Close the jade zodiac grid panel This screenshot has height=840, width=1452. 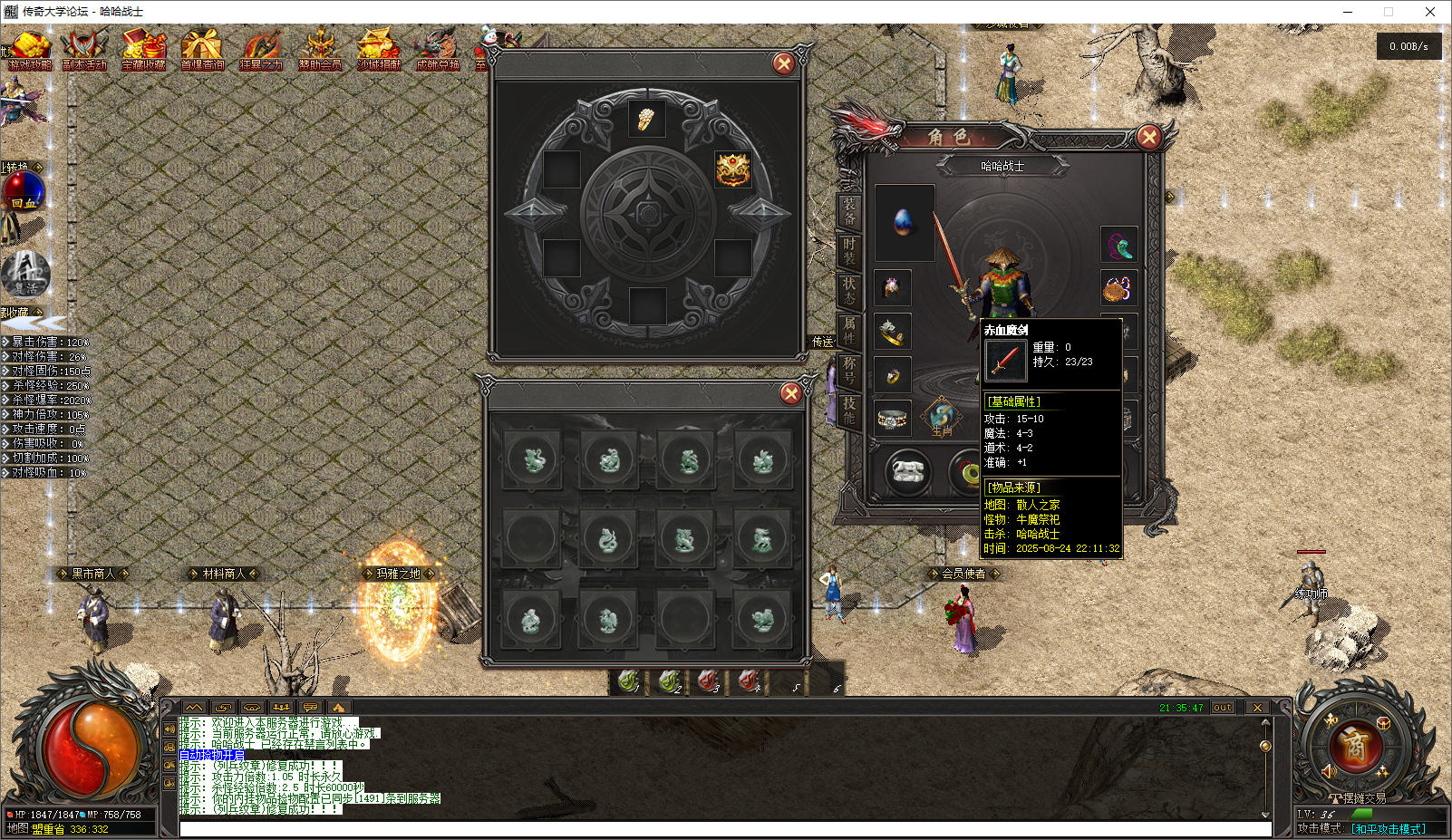[x=790, y=393]
